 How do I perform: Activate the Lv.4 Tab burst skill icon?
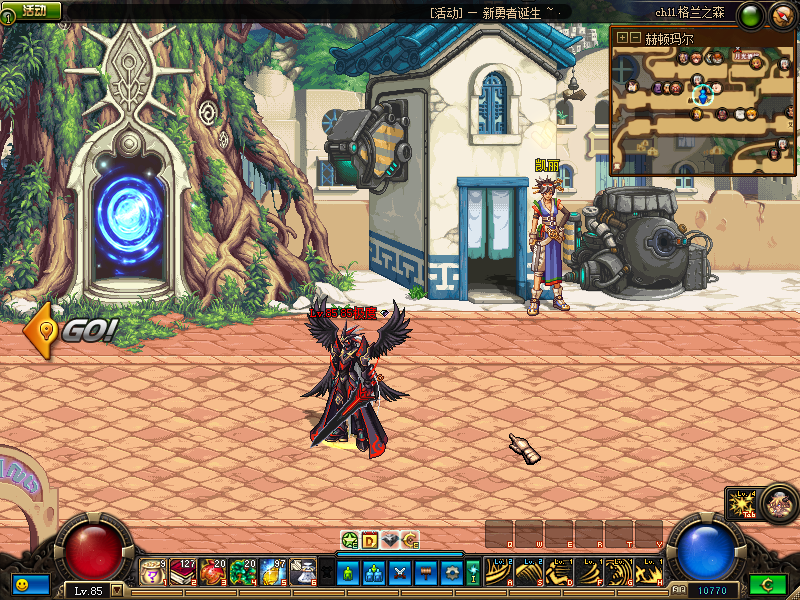coord(742,503)
